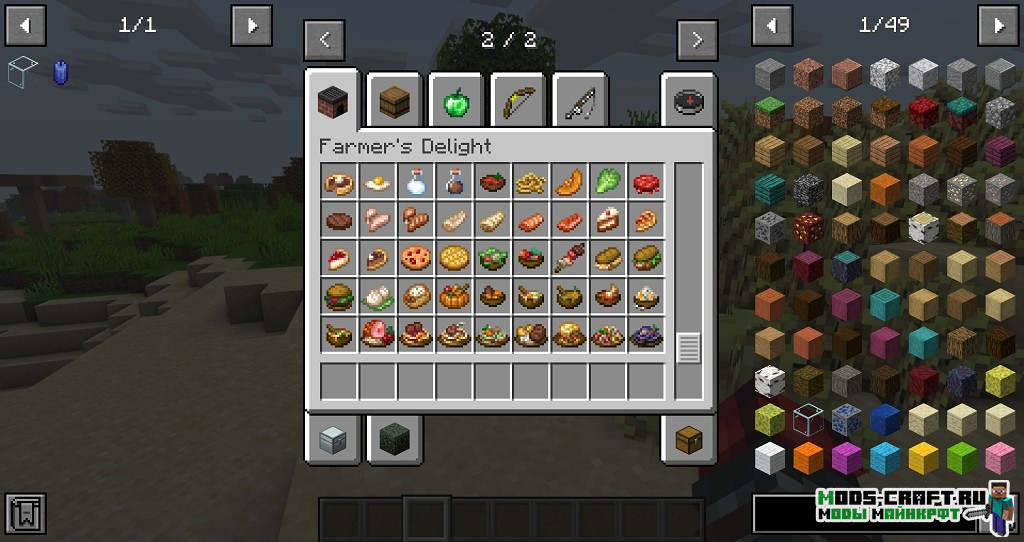Take the hamburger item

(x=338, y=296)
